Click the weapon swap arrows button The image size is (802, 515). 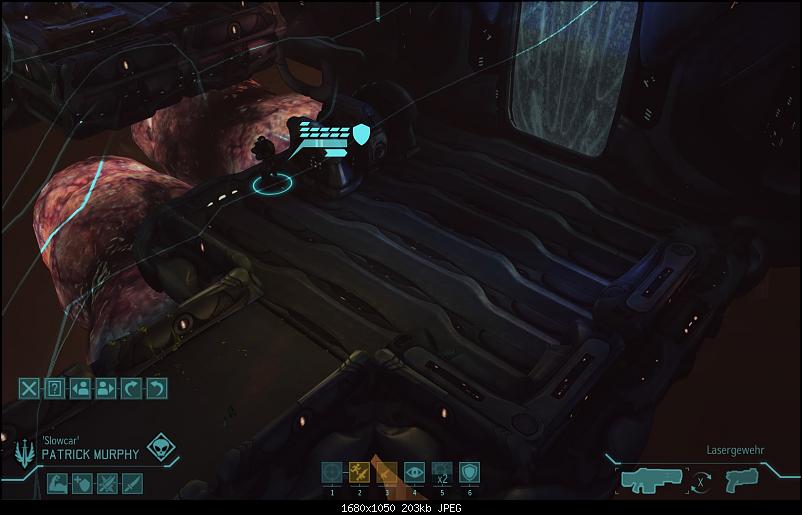pos(704,480)
